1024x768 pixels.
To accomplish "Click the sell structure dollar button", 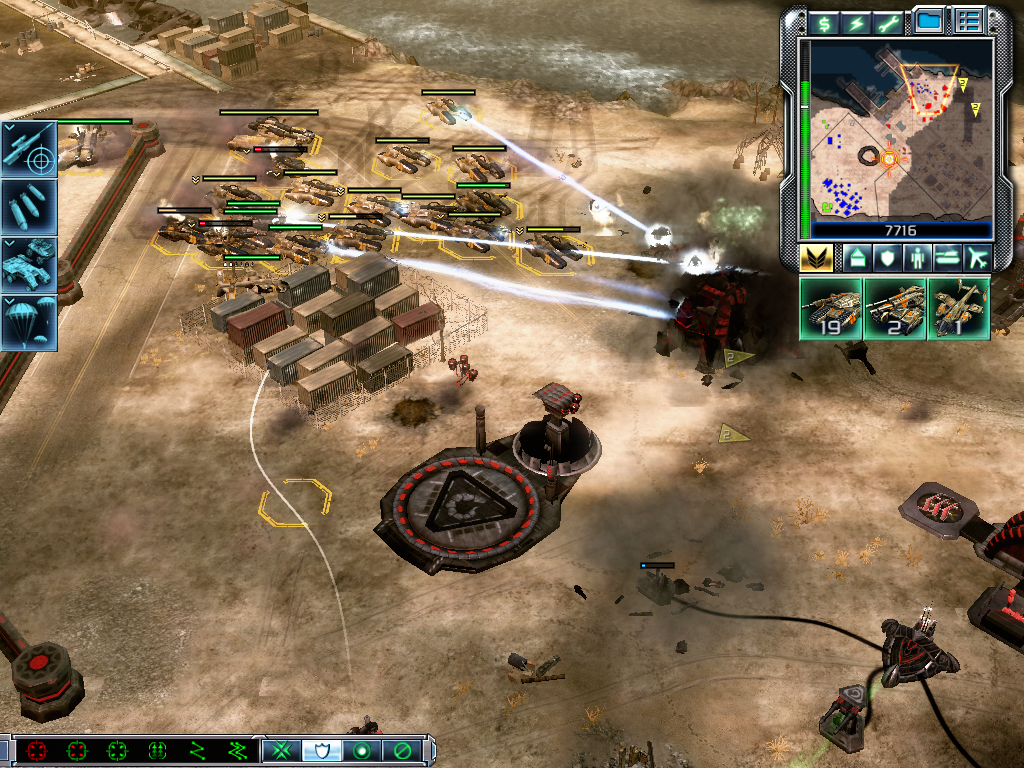I will [x=824, y=22].
